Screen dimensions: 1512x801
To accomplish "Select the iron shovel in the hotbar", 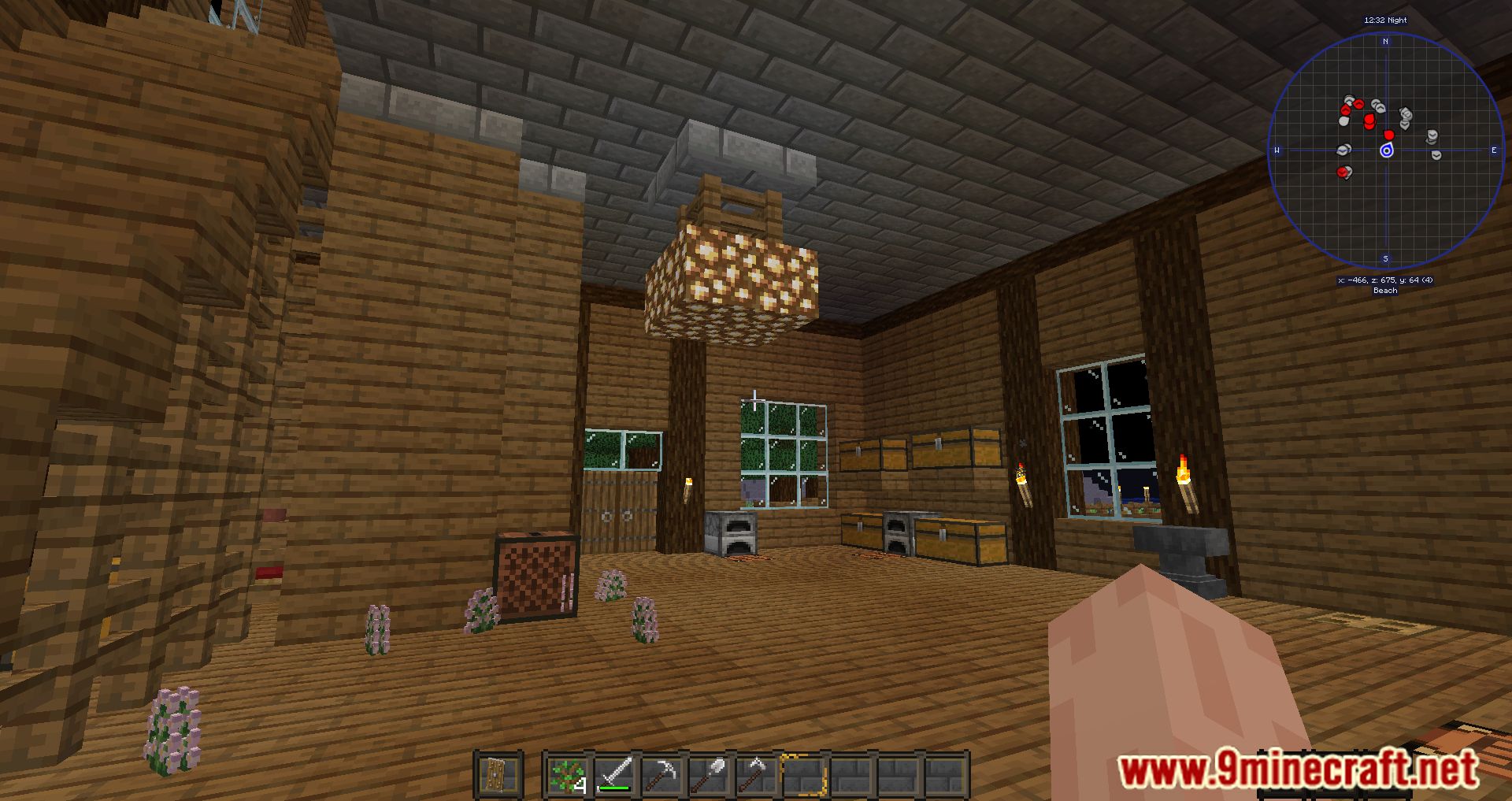I will click(710, 775).
